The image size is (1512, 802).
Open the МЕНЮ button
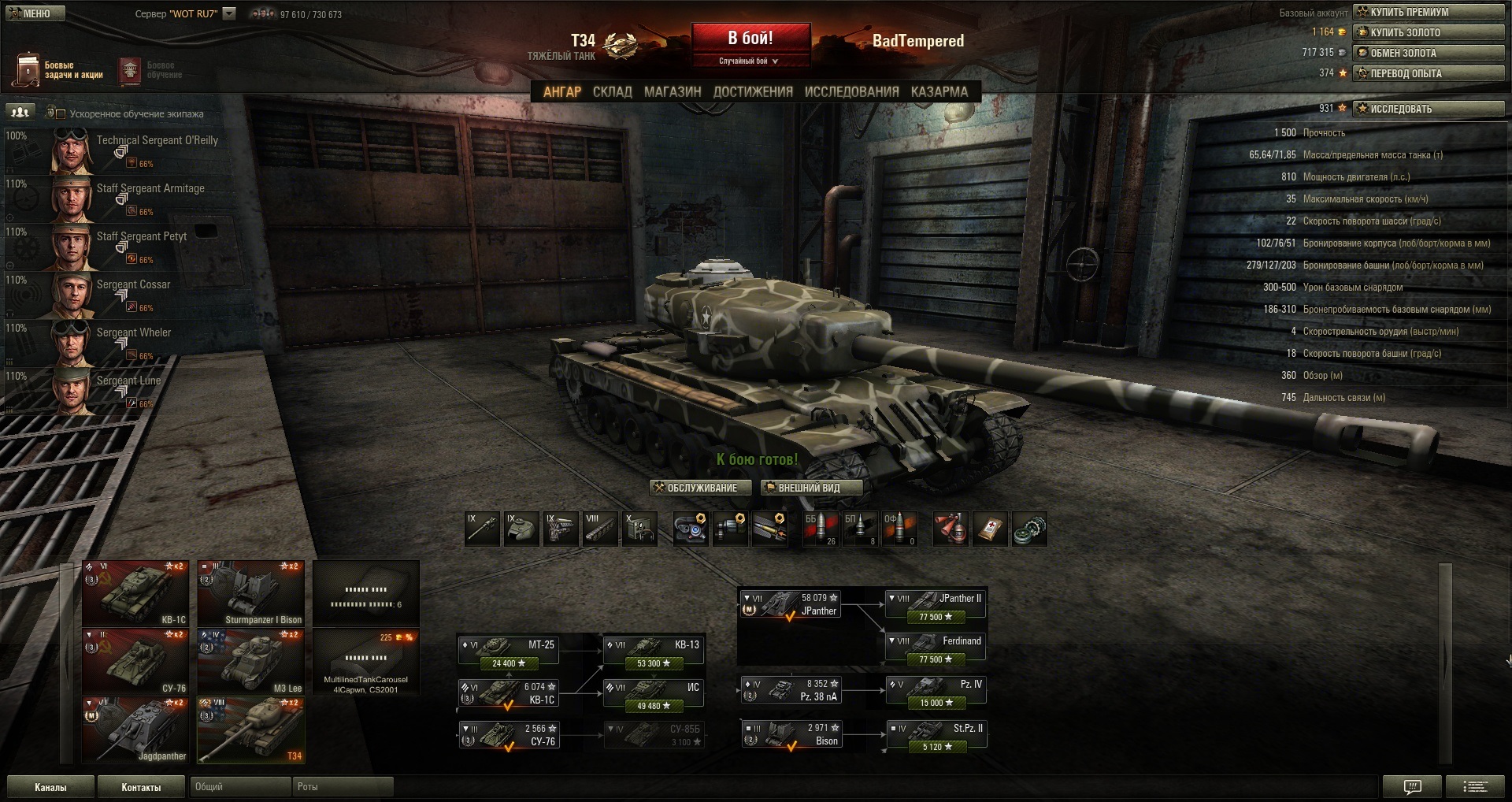pos(35,13)
